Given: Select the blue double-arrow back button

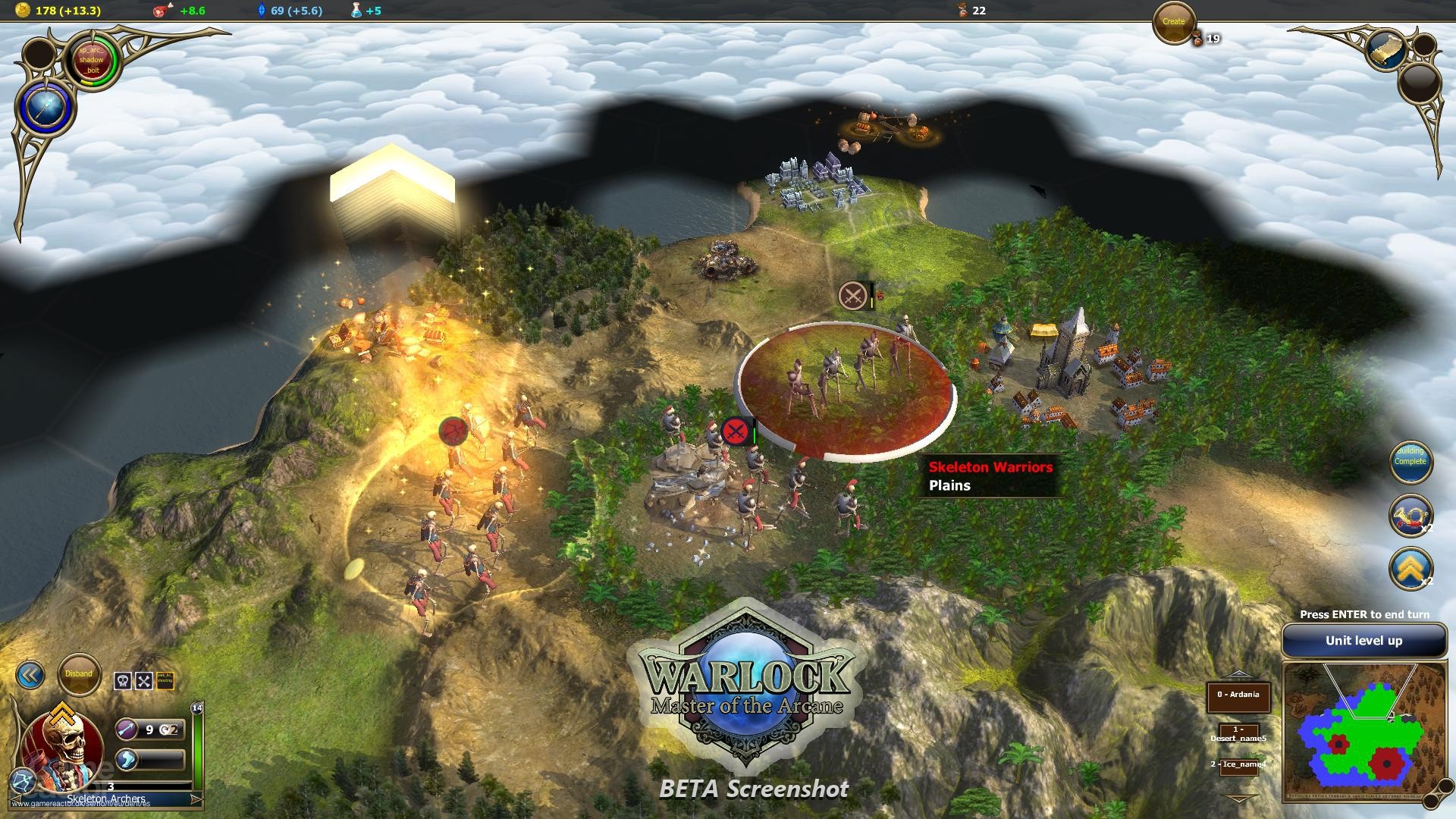Looking at the screenshot, I should [x=30, y=675].
